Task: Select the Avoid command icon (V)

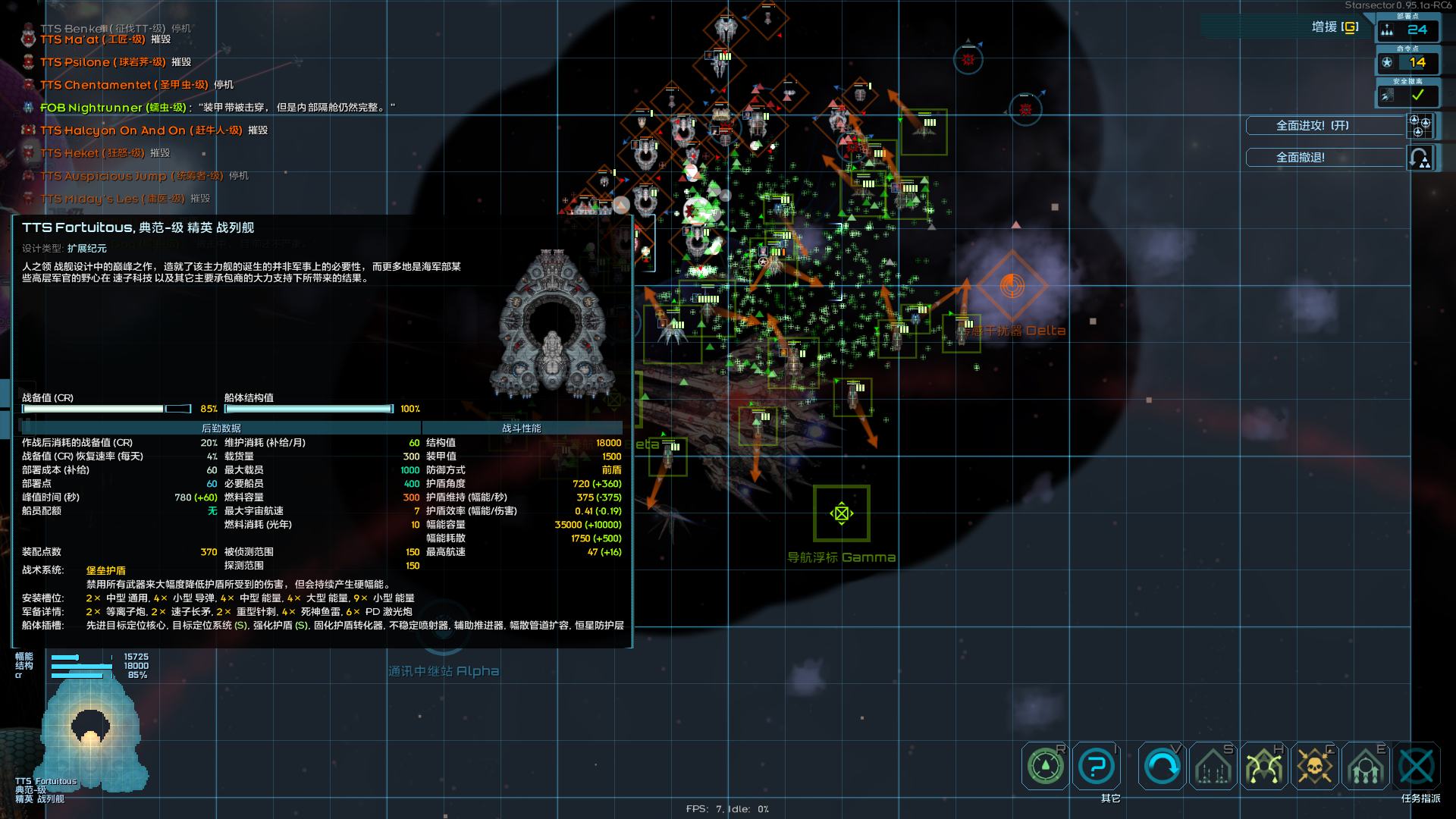Action: [1161, 766]
